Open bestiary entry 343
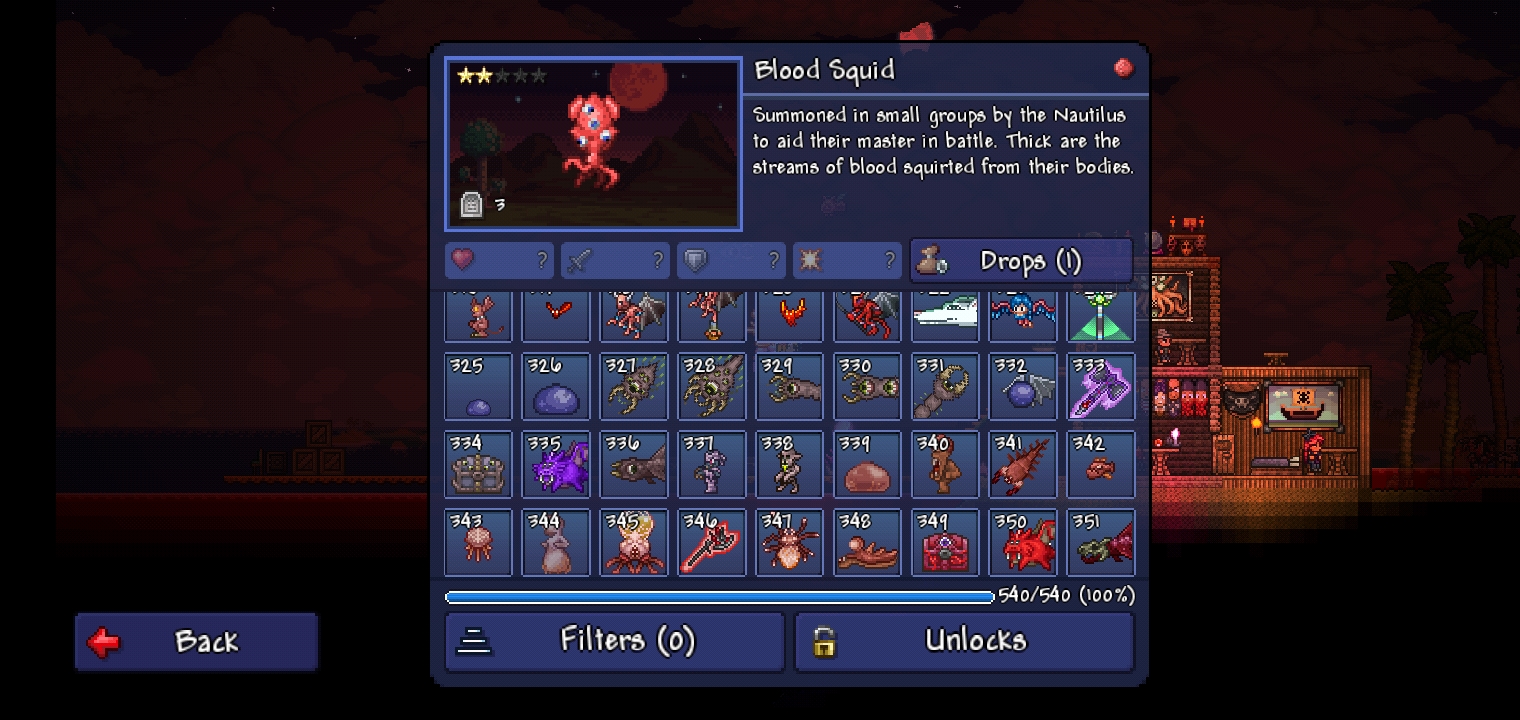The image size is (1520, 720). [478, 542]
